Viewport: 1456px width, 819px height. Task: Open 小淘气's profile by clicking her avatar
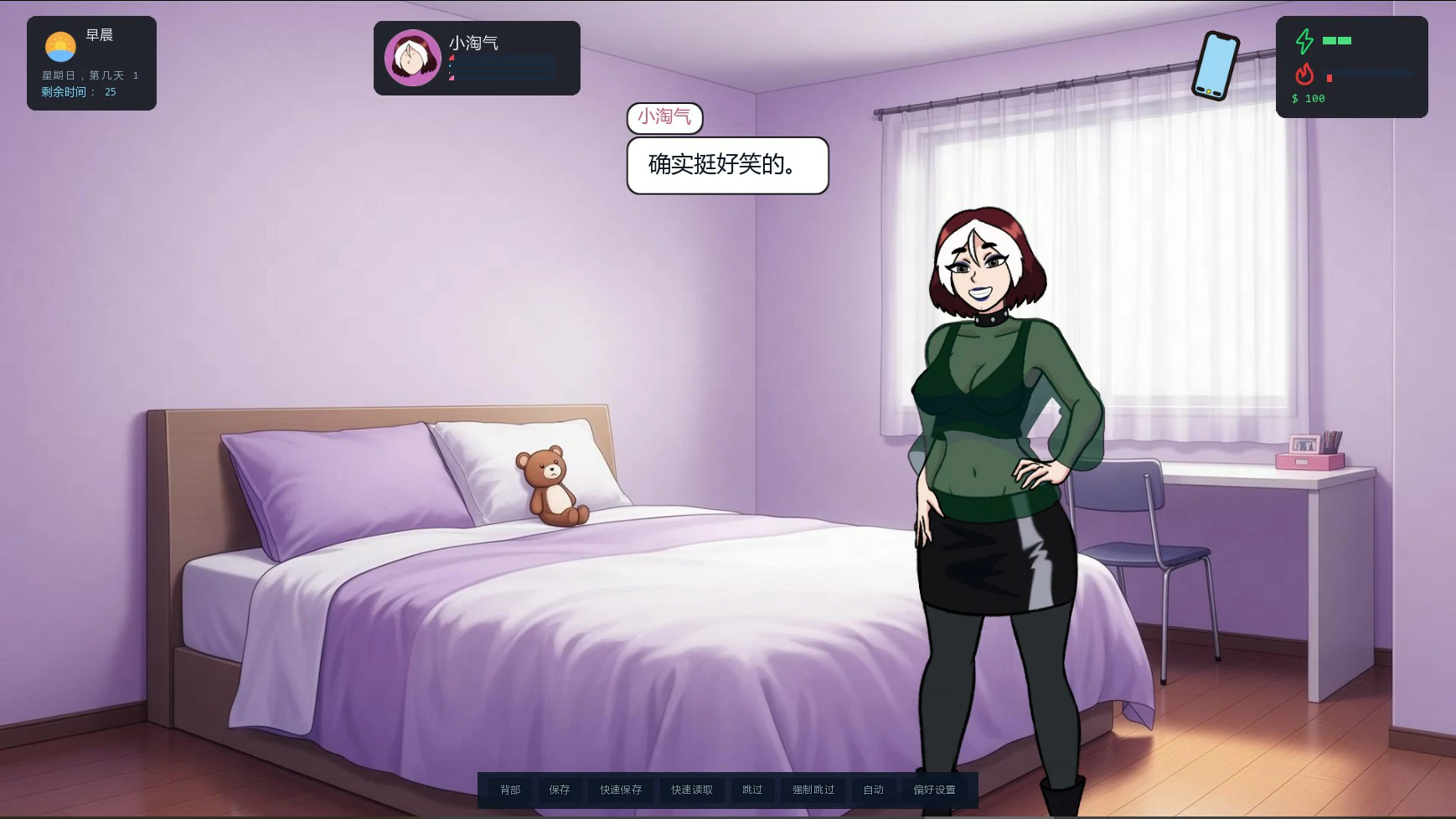click(x=412, y=58)
